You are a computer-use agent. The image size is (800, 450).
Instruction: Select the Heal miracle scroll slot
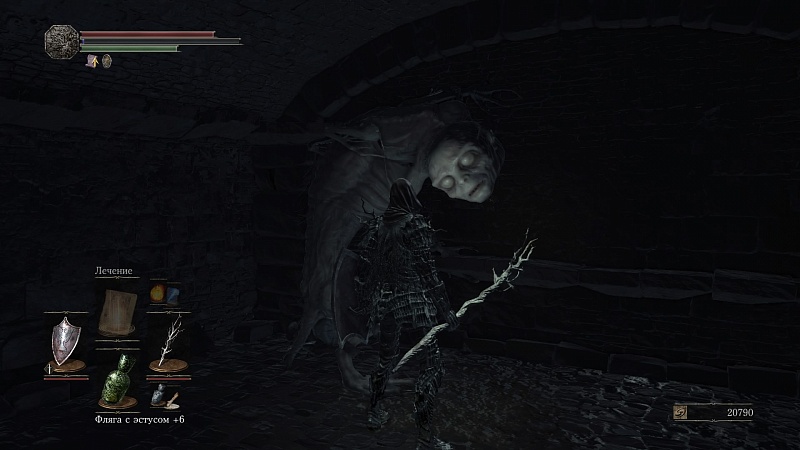point(117,311)
